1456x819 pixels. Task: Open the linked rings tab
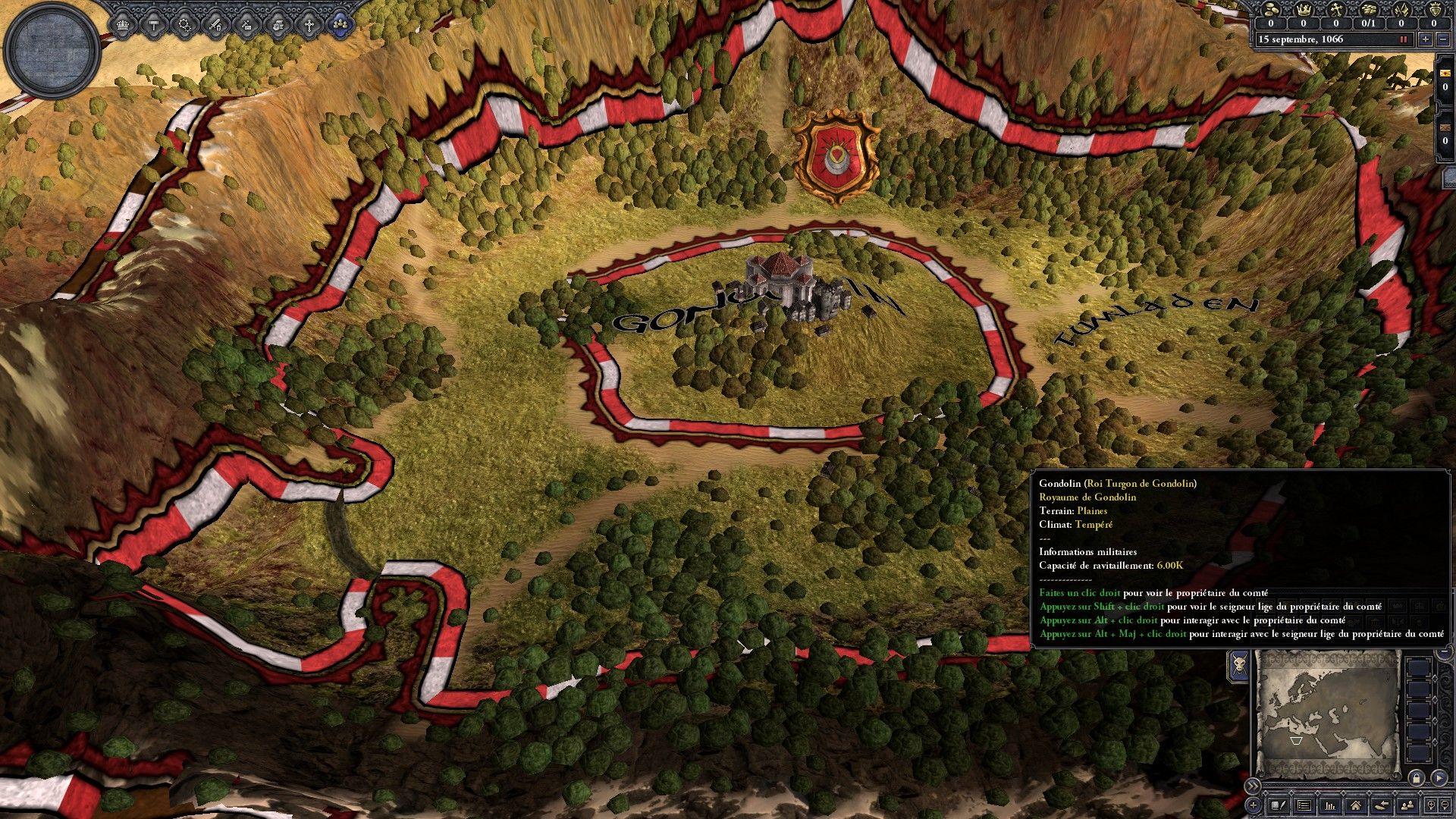point(185,24)
